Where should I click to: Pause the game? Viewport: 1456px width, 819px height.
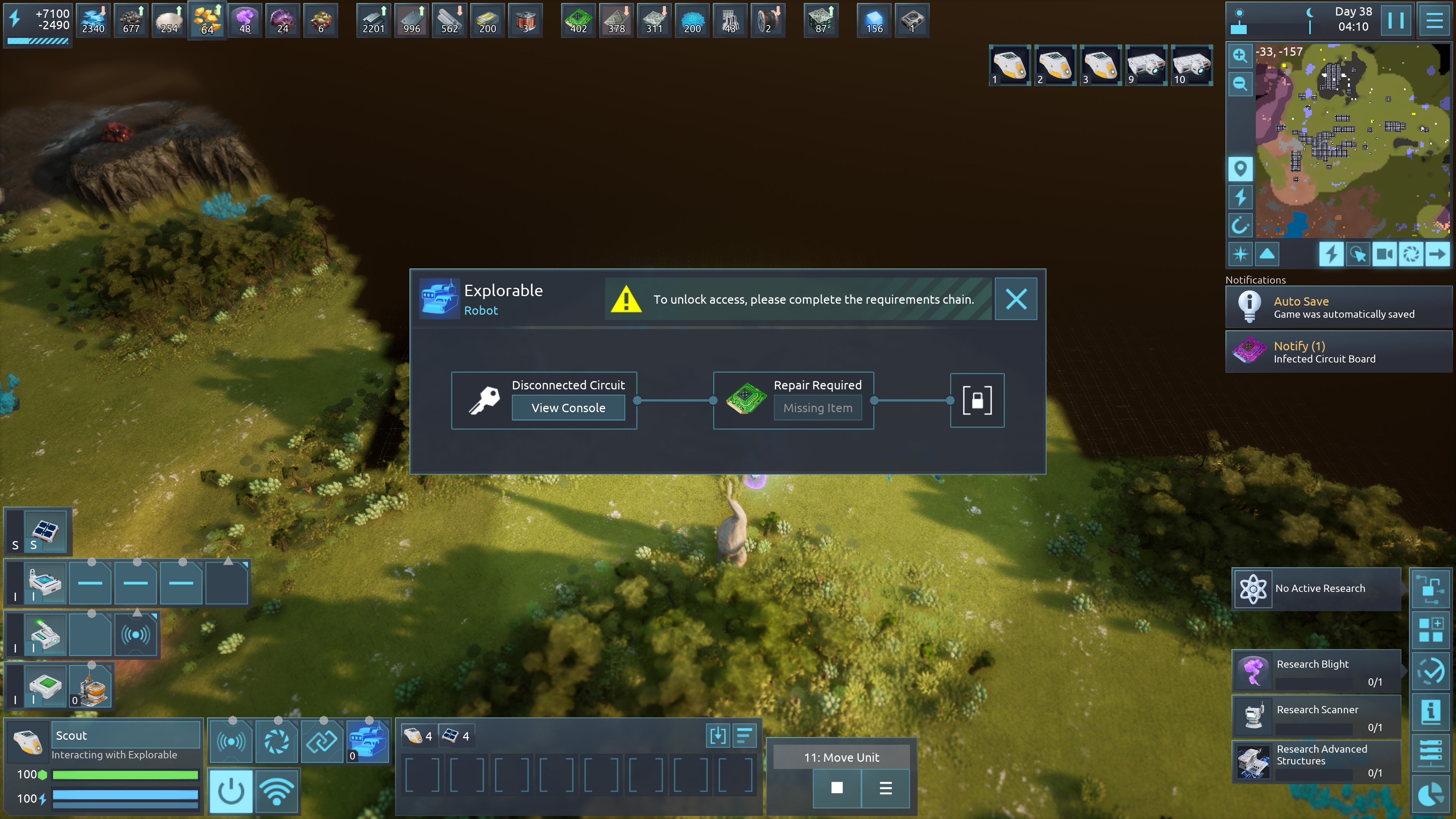coord(1395,21)
